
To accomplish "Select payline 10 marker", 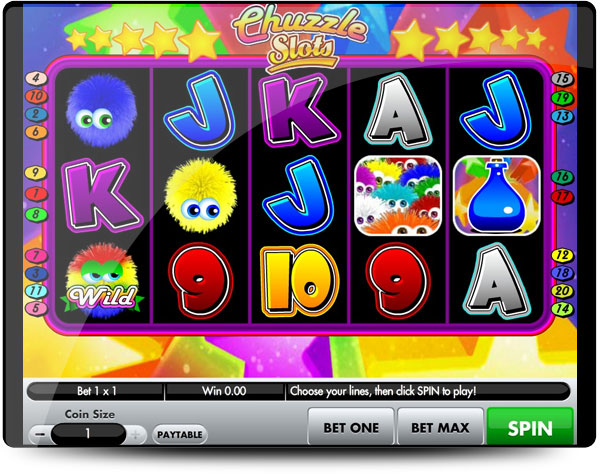I will coord(37,96).
